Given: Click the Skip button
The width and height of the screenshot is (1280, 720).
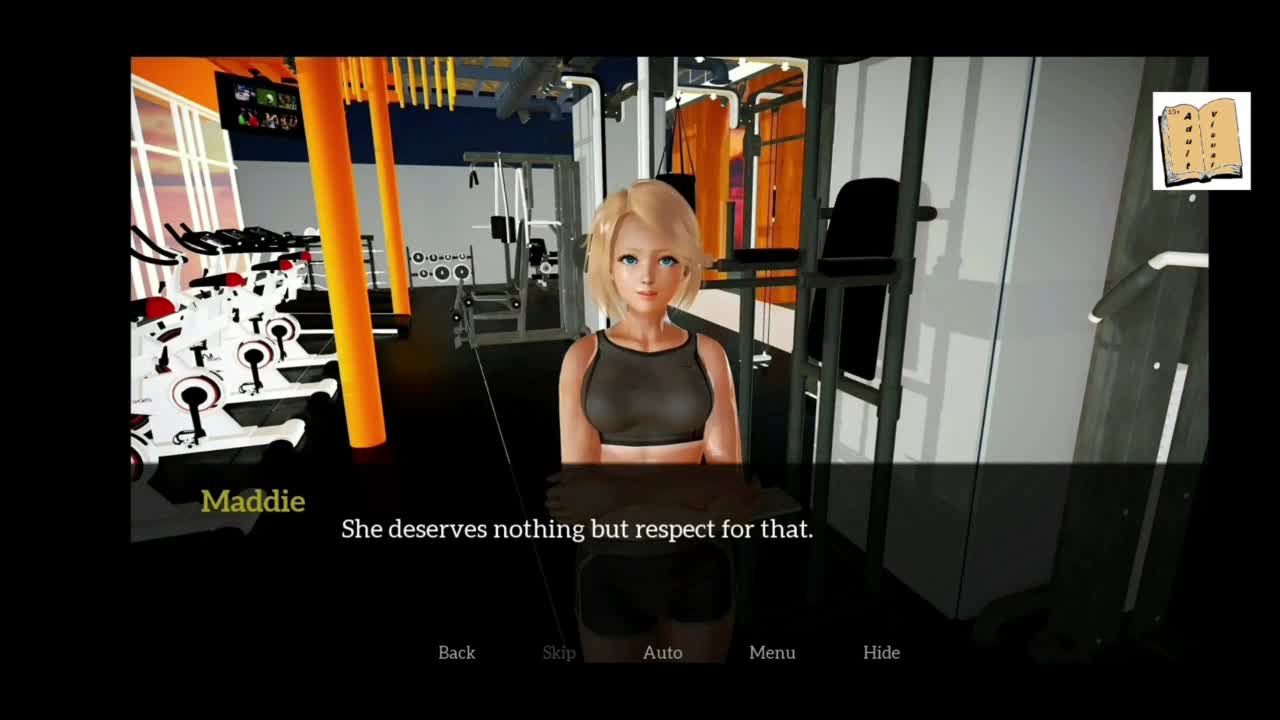Looking at the screenshot, I should click(559, 653).
